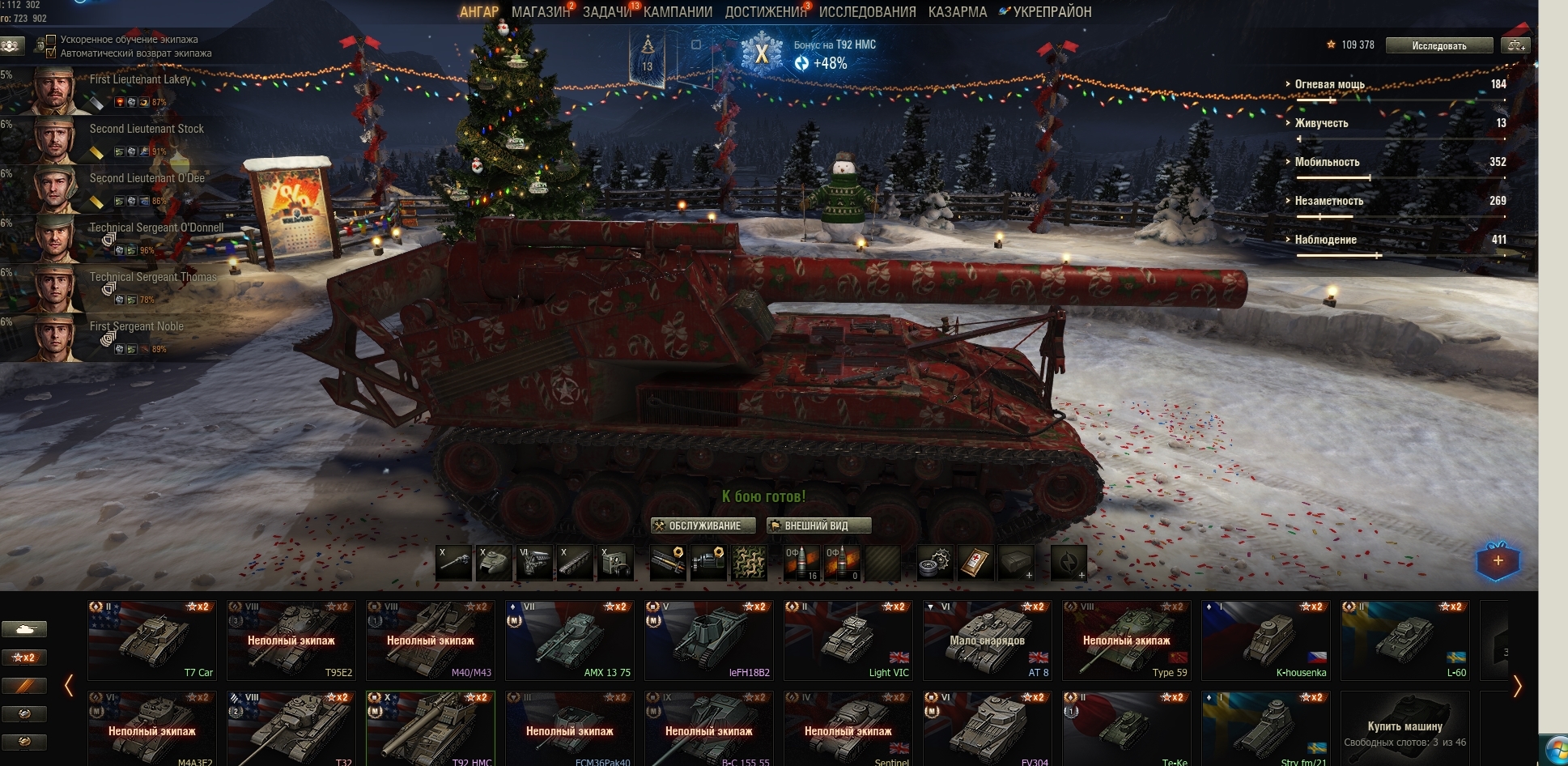Open the blue gift box button

(1498, 560)
